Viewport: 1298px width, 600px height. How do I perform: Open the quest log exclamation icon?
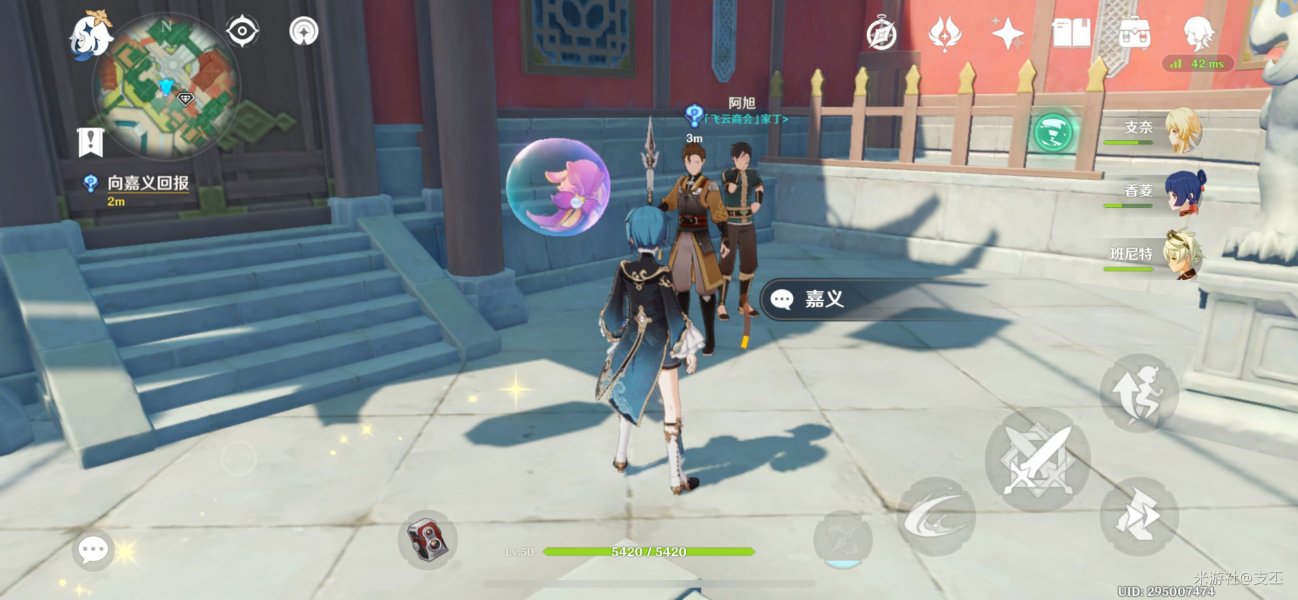pyautogui.click(x=90, y=141)
